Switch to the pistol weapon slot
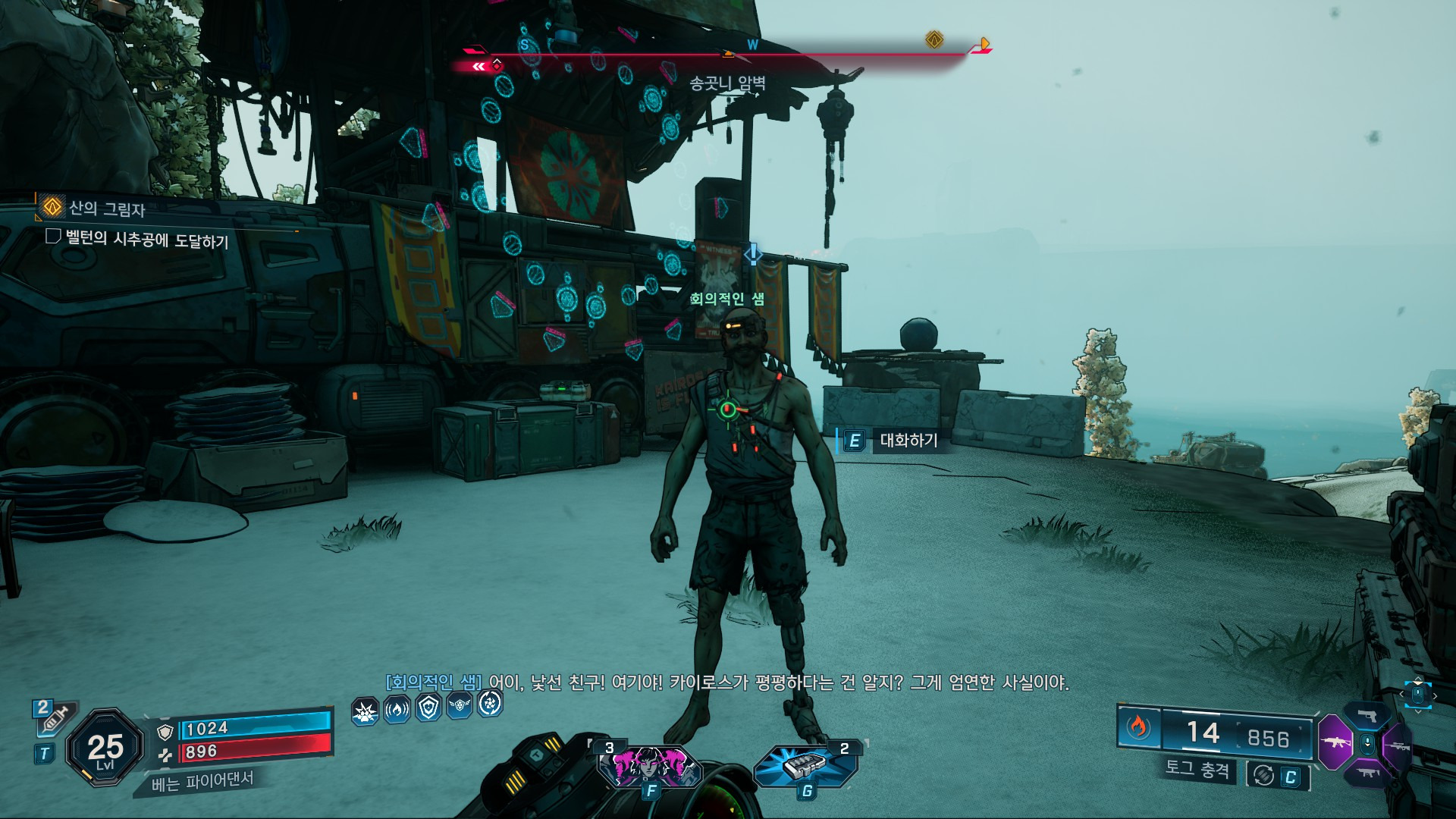 (1368, 716)
